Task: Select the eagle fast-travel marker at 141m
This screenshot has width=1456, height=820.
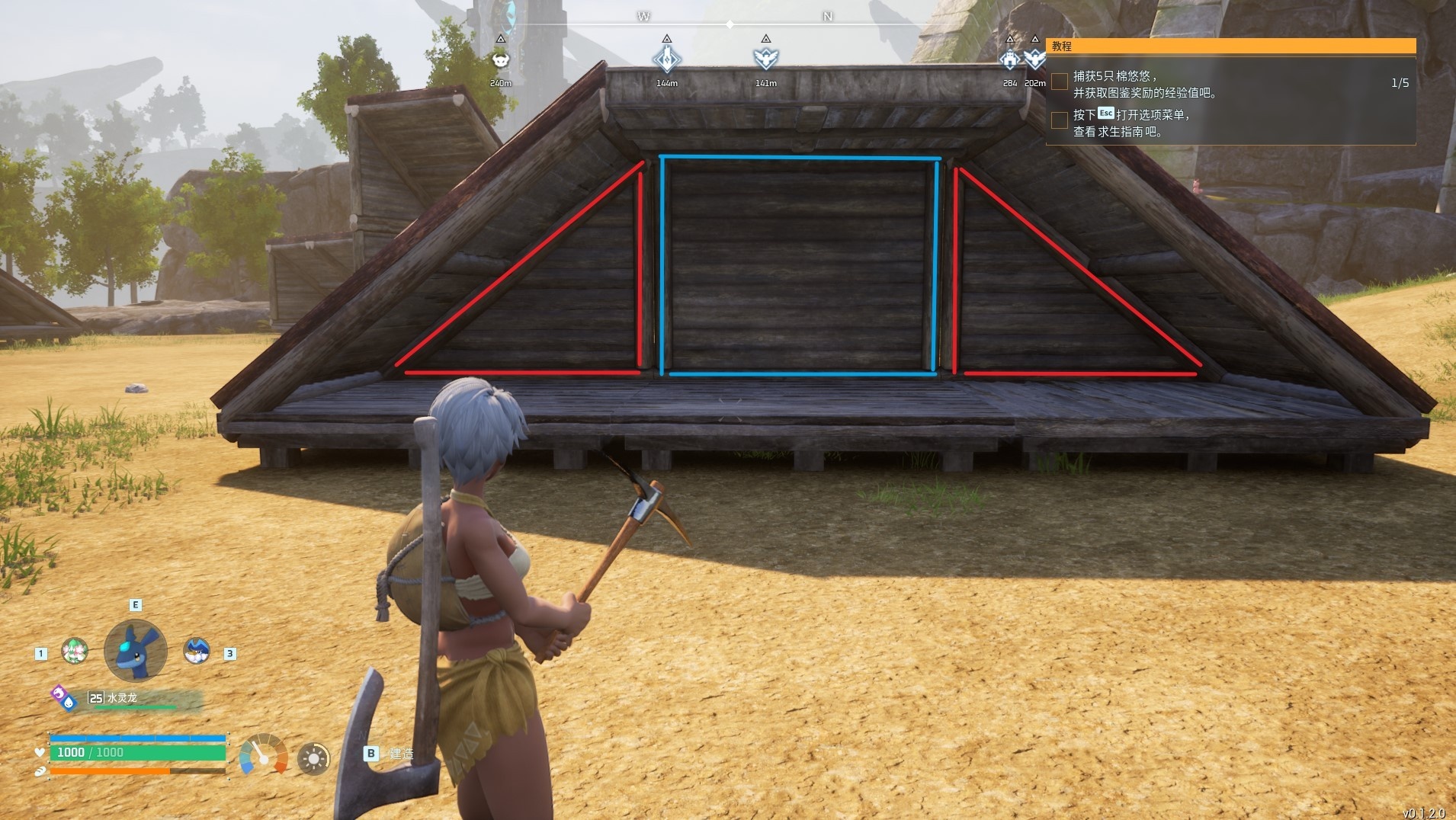Action: (x=765, y=59)
